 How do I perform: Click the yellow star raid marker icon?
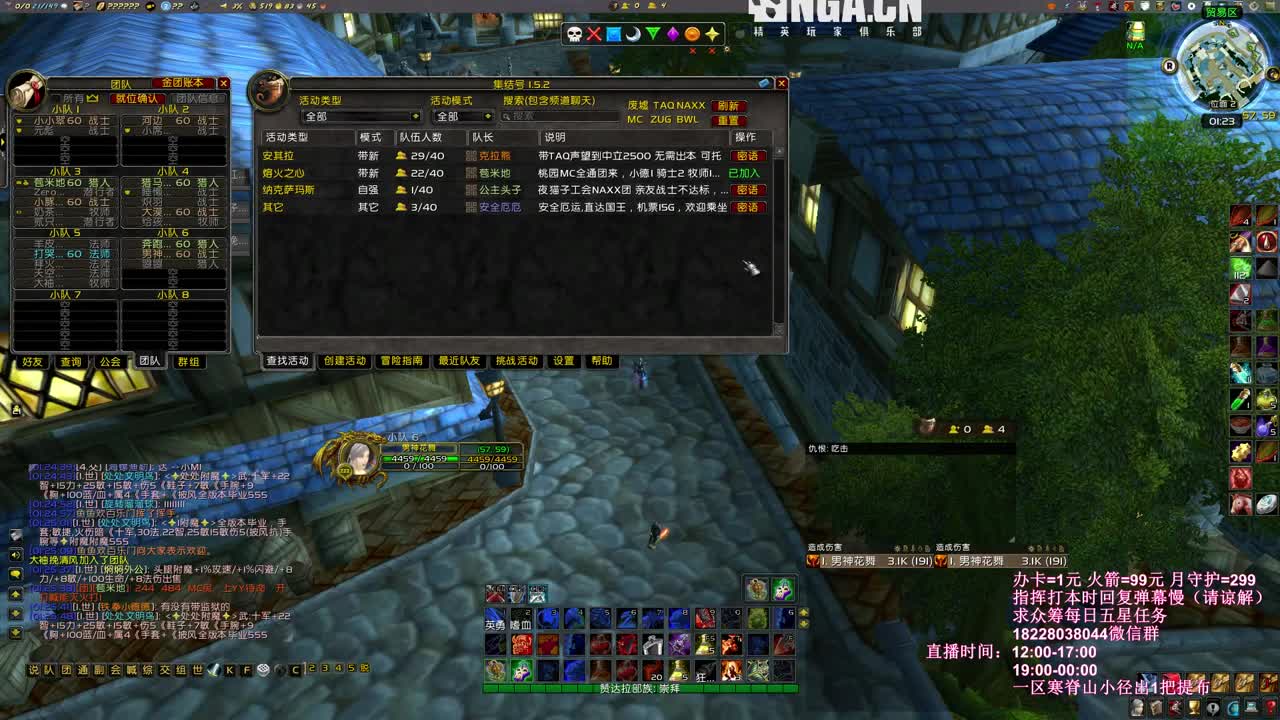[710, 33]
